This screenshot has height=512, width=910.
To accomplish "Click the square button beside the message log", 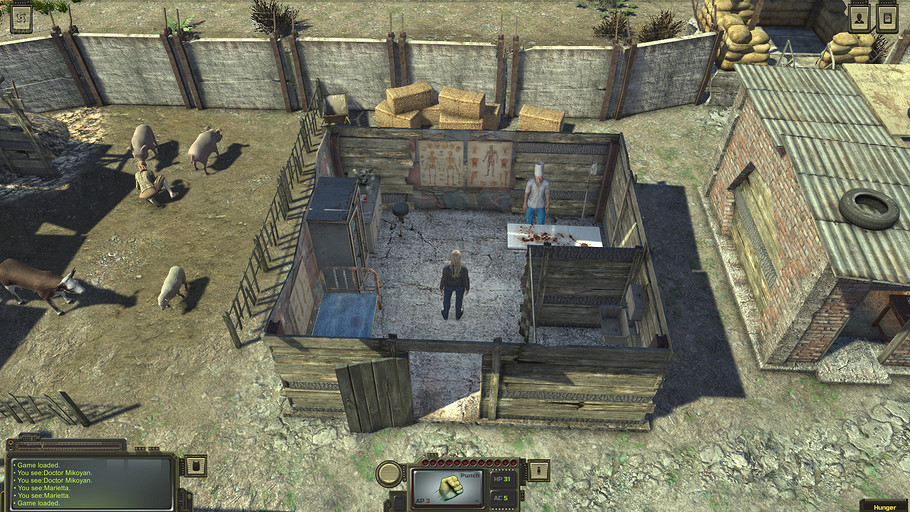I will coord(195,465).
